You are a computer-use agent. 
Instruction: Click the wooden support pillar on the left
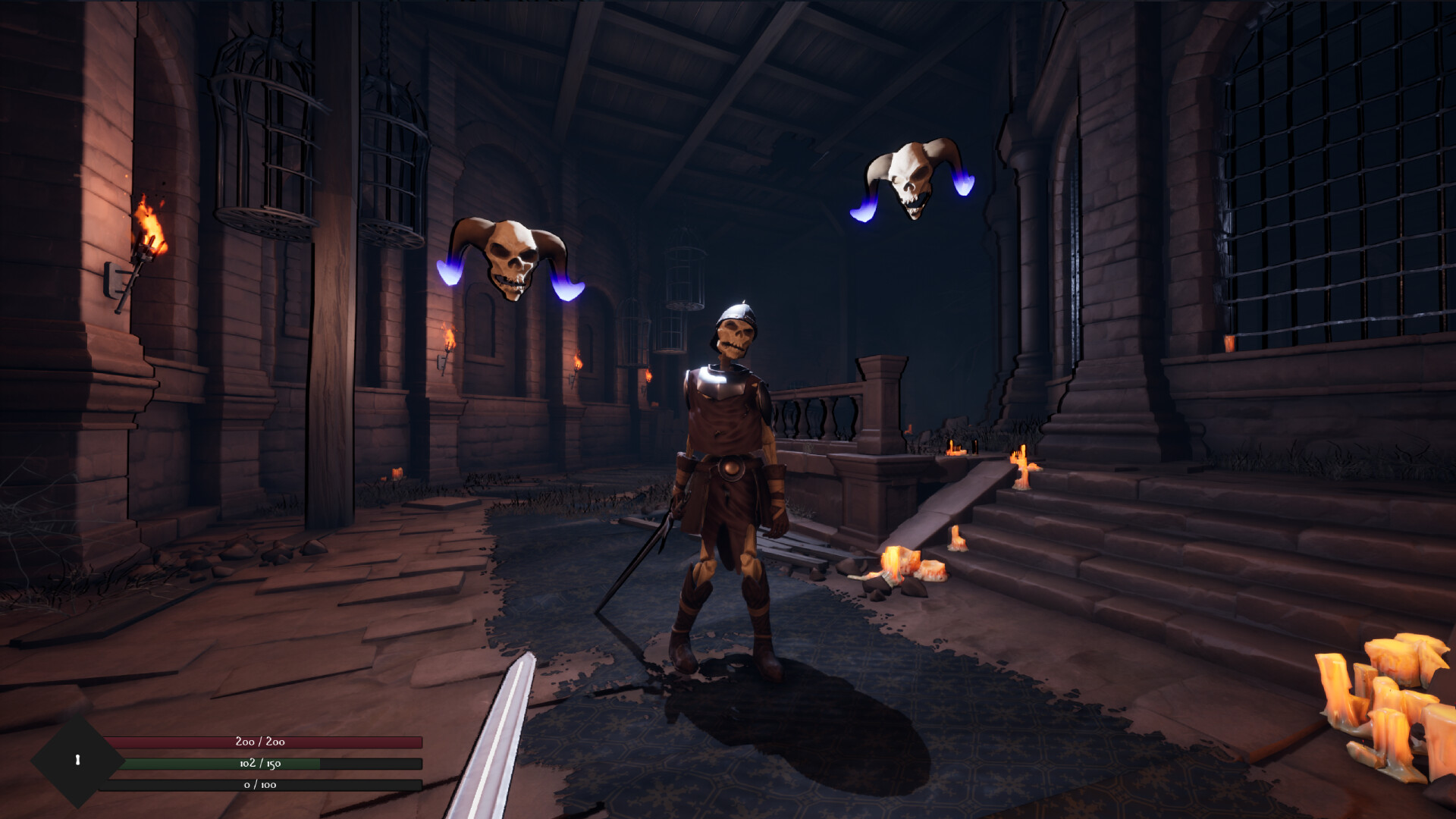coord(337,303)
